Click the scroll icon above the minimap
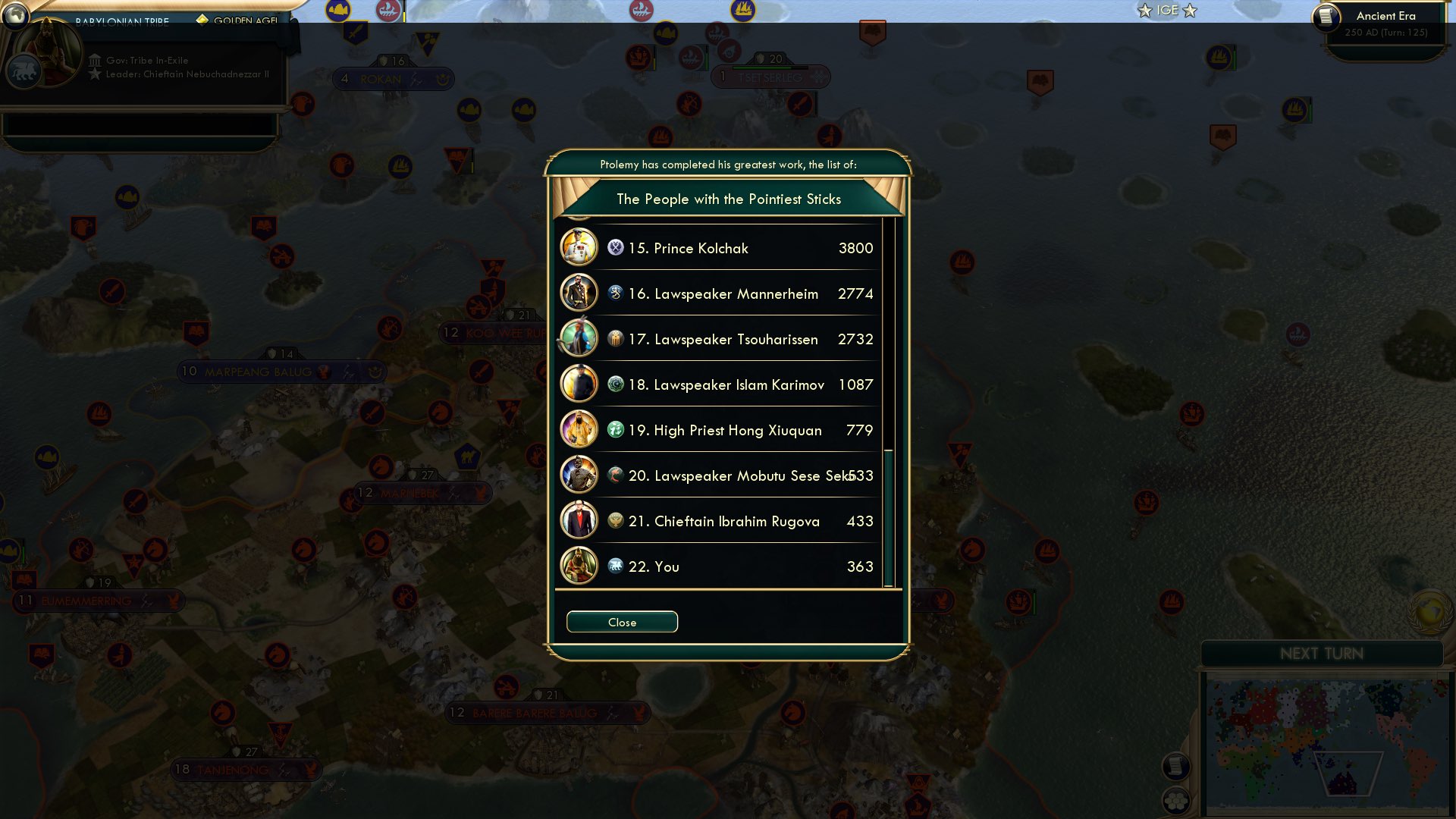This screenshot has width=1456, height=819. (x=1177, y=767)
